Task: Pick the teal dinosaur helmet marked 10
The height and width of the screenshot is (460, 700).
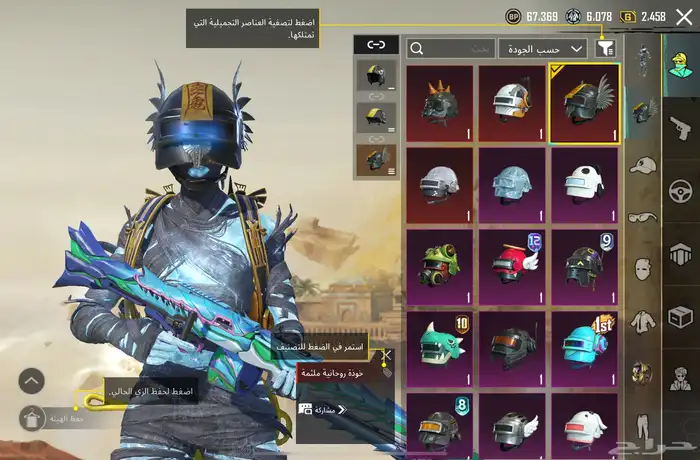Action: 439,347
